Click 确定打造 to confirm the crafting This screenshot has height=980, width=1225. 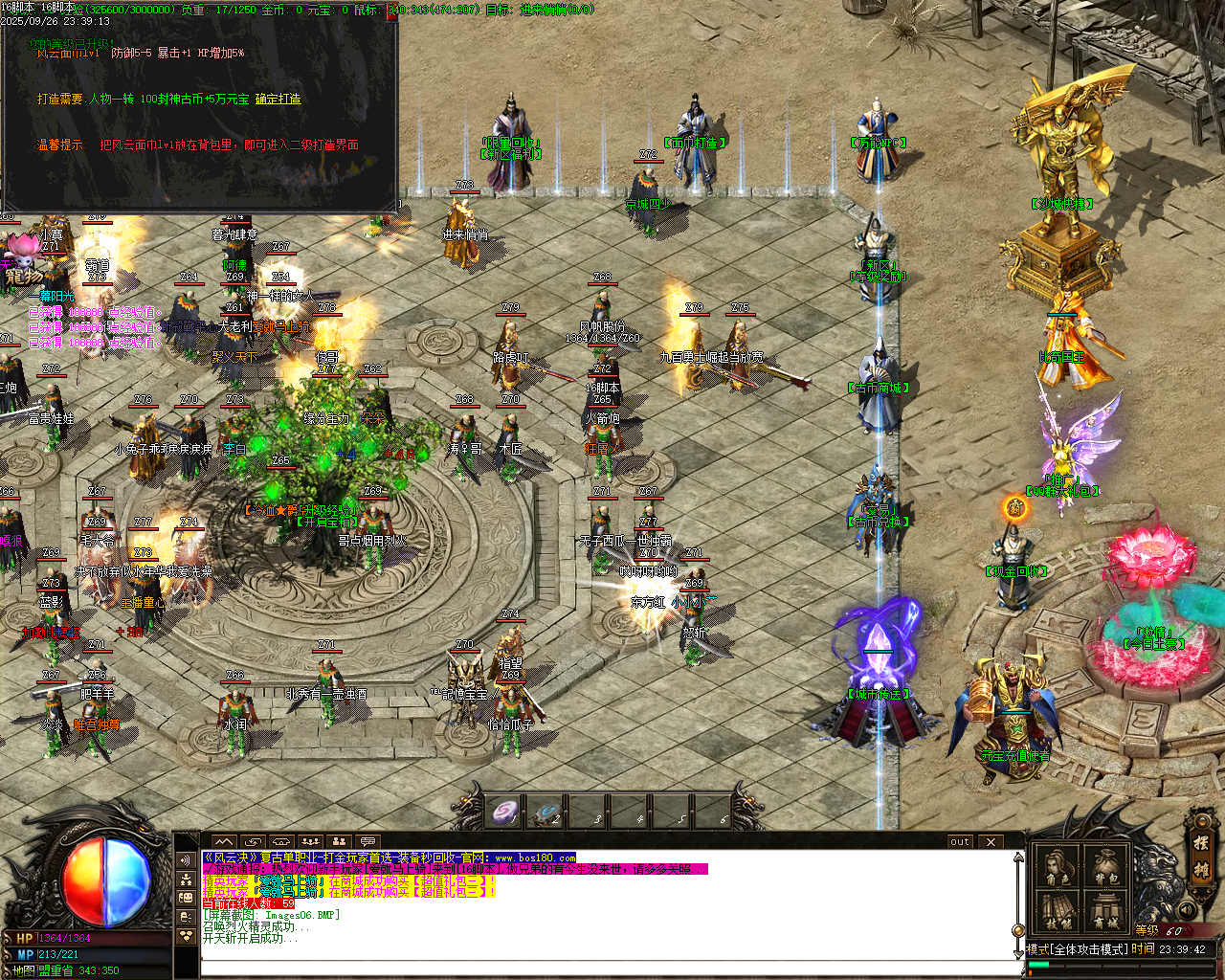point(278,100)
